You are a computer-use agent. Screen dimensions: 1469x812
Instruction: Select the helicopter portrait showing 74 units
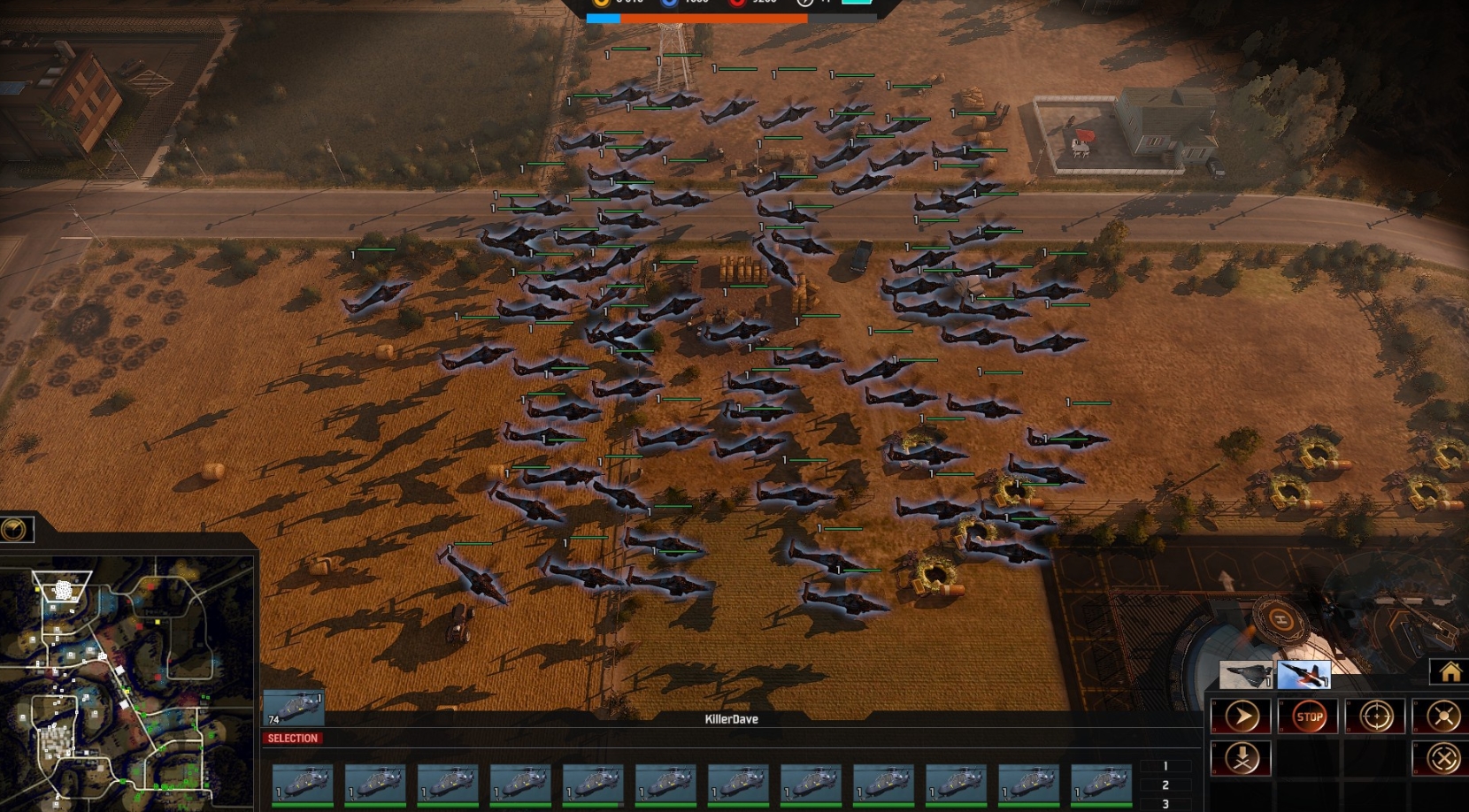(x=295, y=705)
